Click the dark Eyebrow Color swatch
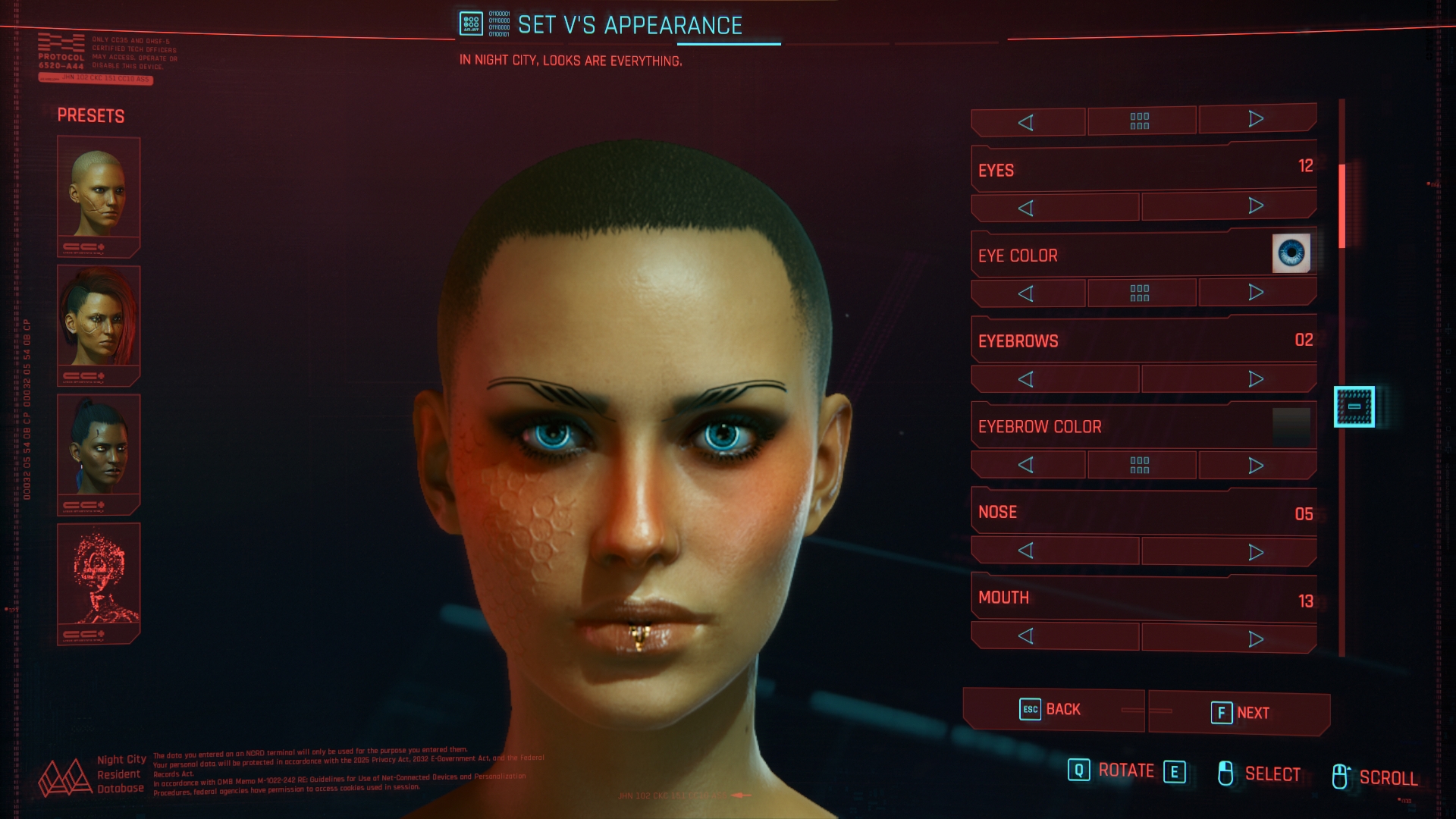The width and height of the screenshot is (1456, 819). pos(1291,426)
